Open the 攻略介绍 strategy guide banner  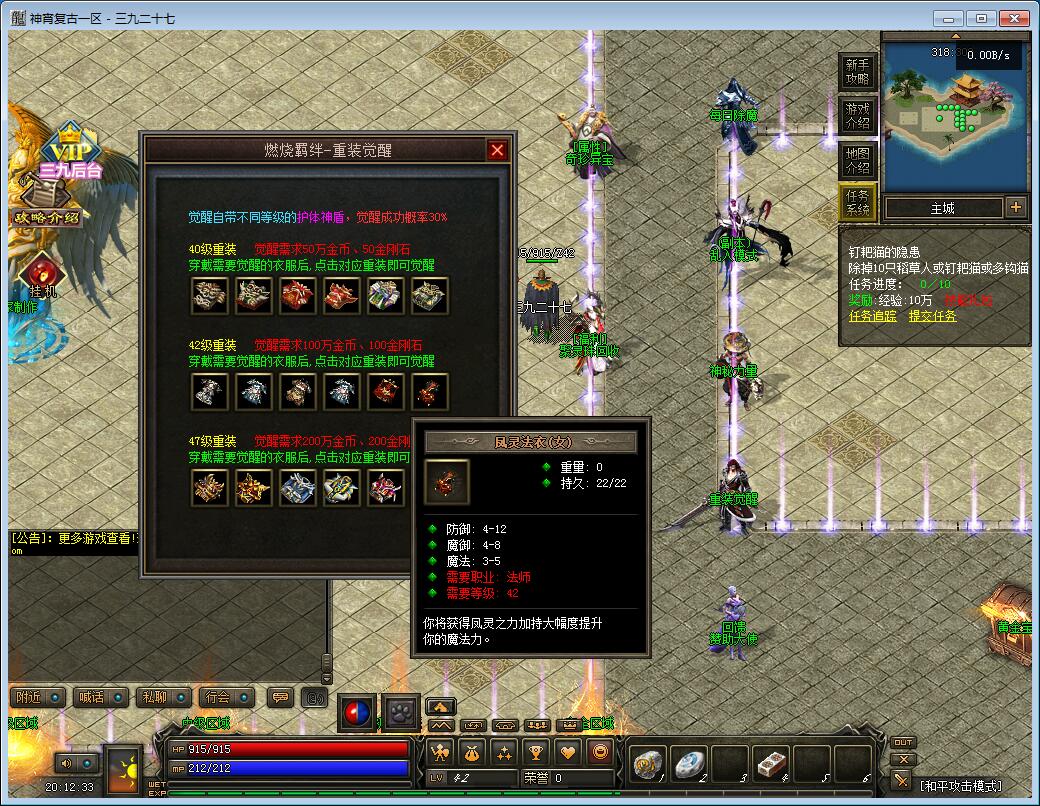[45, 217]
